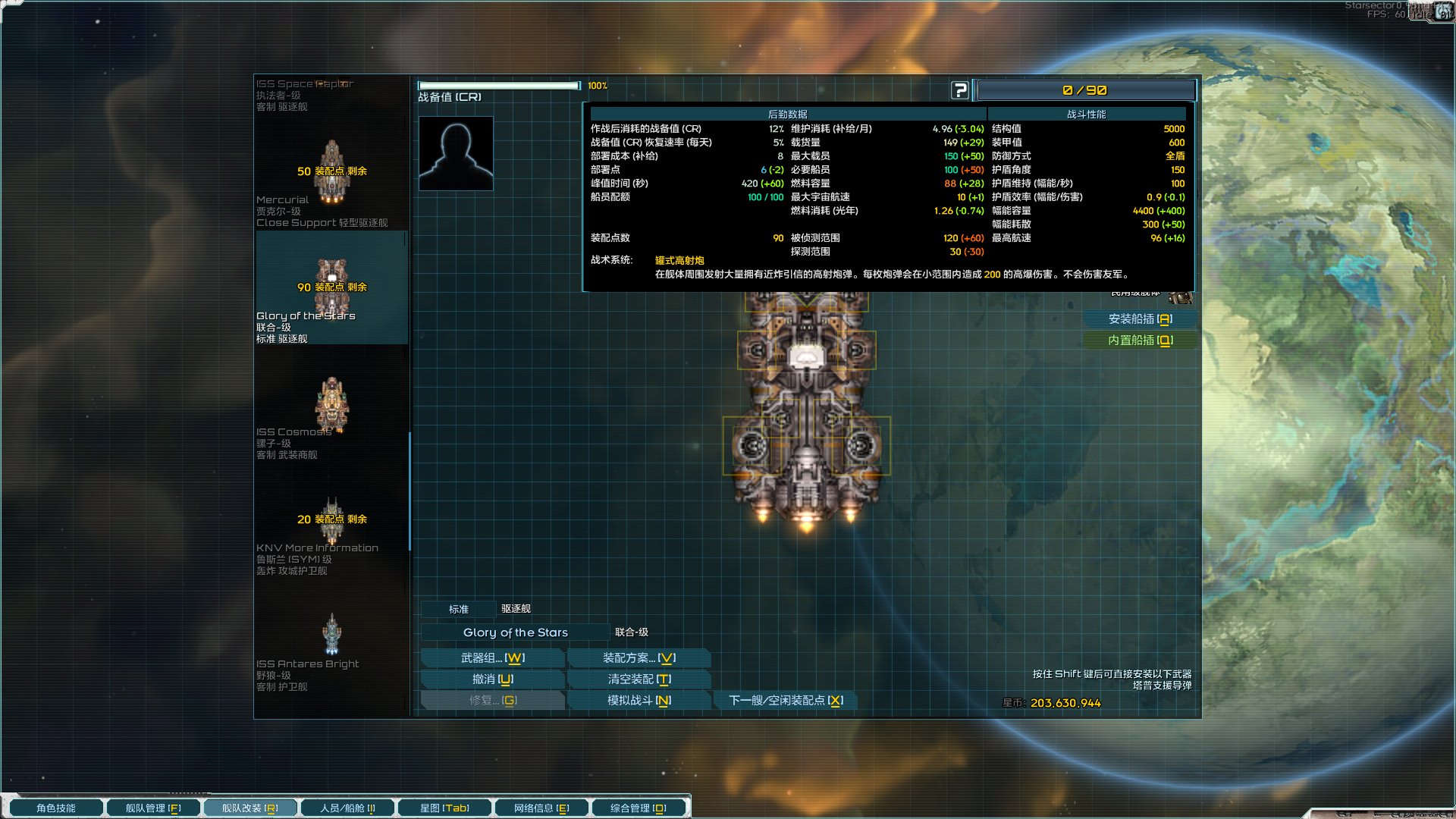Click the question mark help icon

click(x=960, y=90)
